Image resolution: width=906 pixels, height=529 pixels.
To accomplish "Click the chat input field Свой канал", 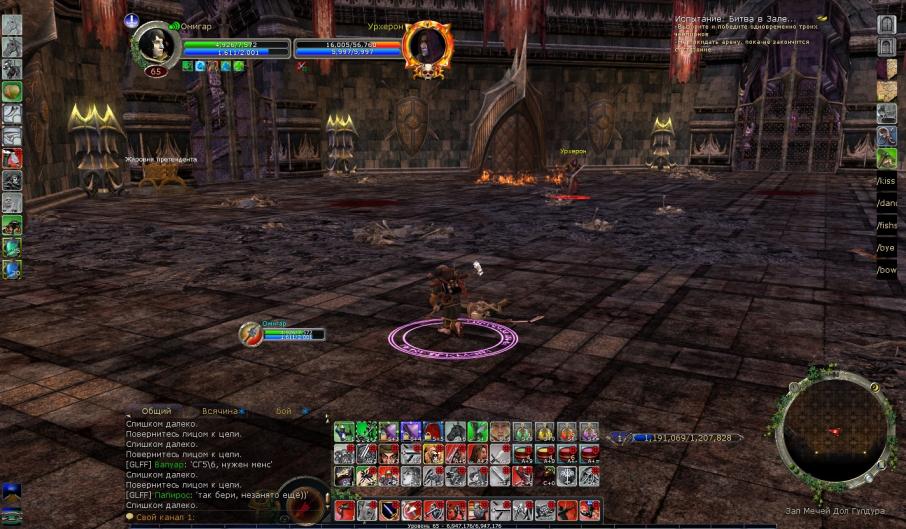I will coord(210,516).
